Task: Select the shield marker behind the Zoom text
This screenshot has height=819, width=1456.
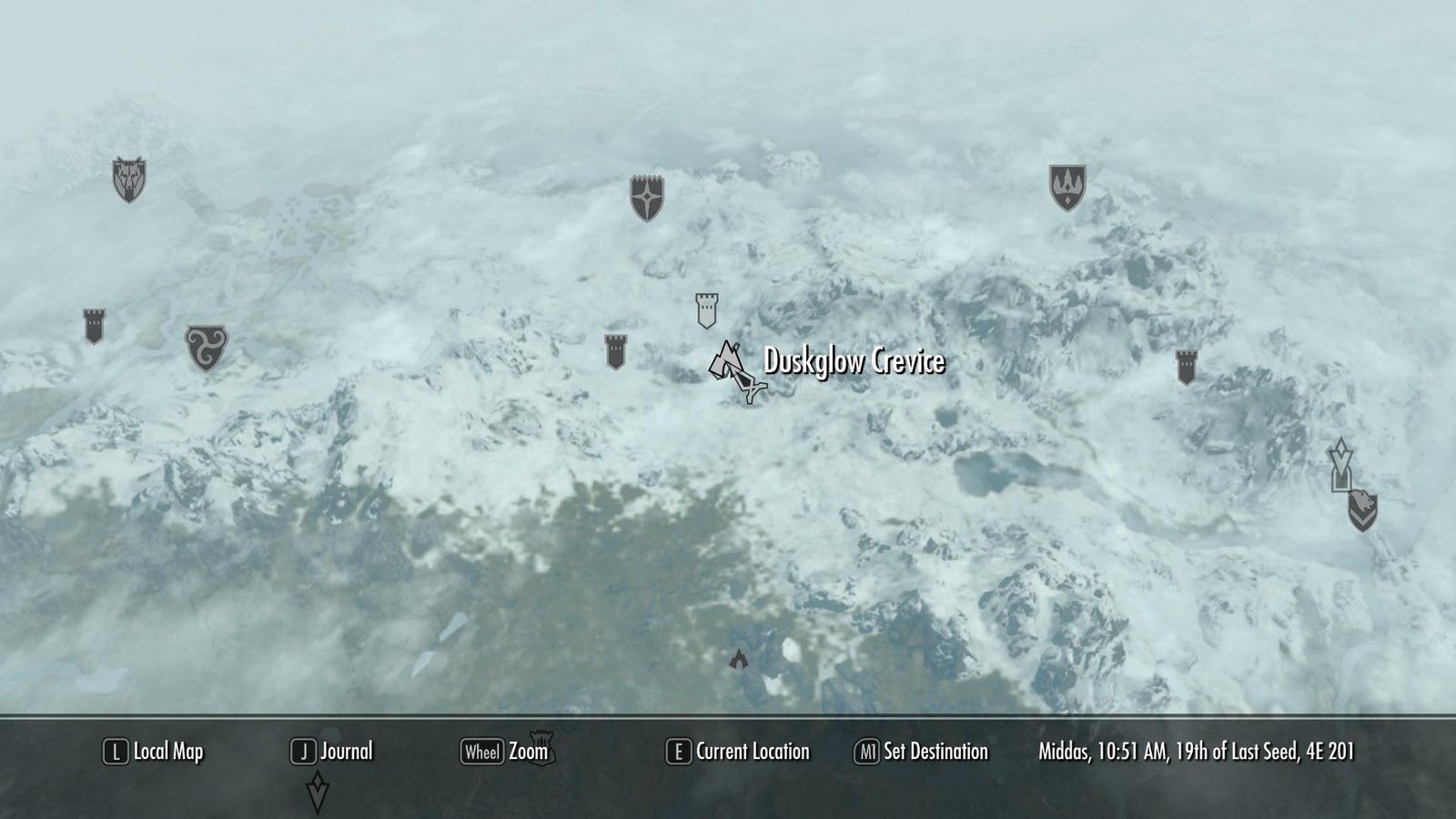Action: point(543,746)
